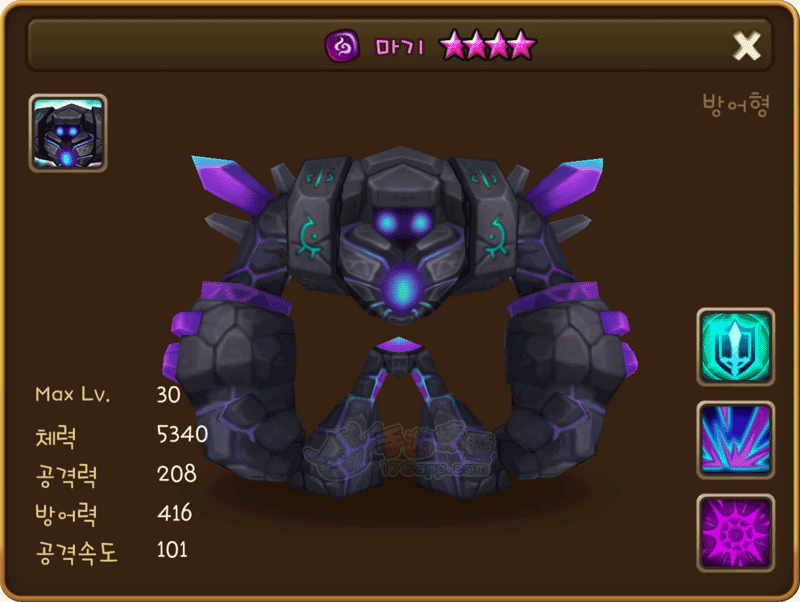The height and width of the screenshot is (602, 800).
Task: View the purple burst slash skill
Action: point(735,439)
